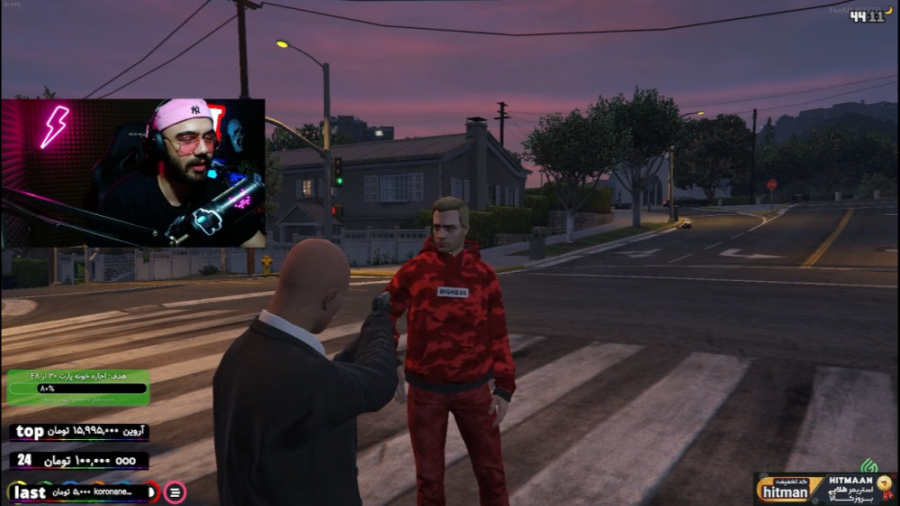Open the pink-circled hamburger menu icon
Image resolution: width=900 pixels, height=506 pixels.
(175, 492)
